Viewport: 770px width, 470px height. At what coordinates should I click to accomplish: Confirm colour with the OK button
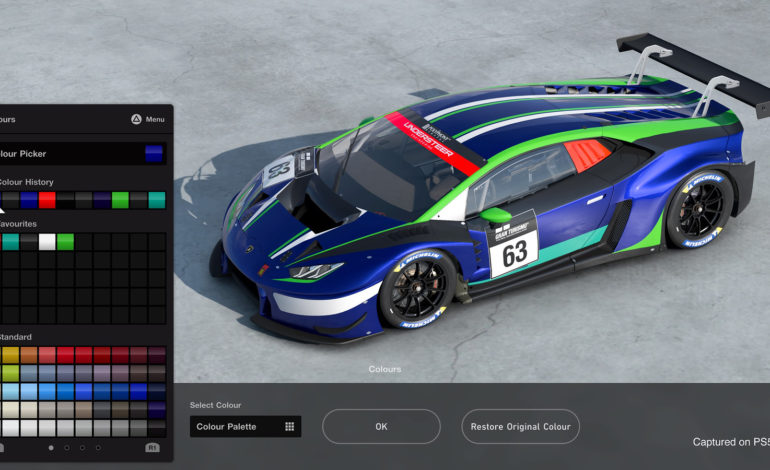[x=381, y=426]
